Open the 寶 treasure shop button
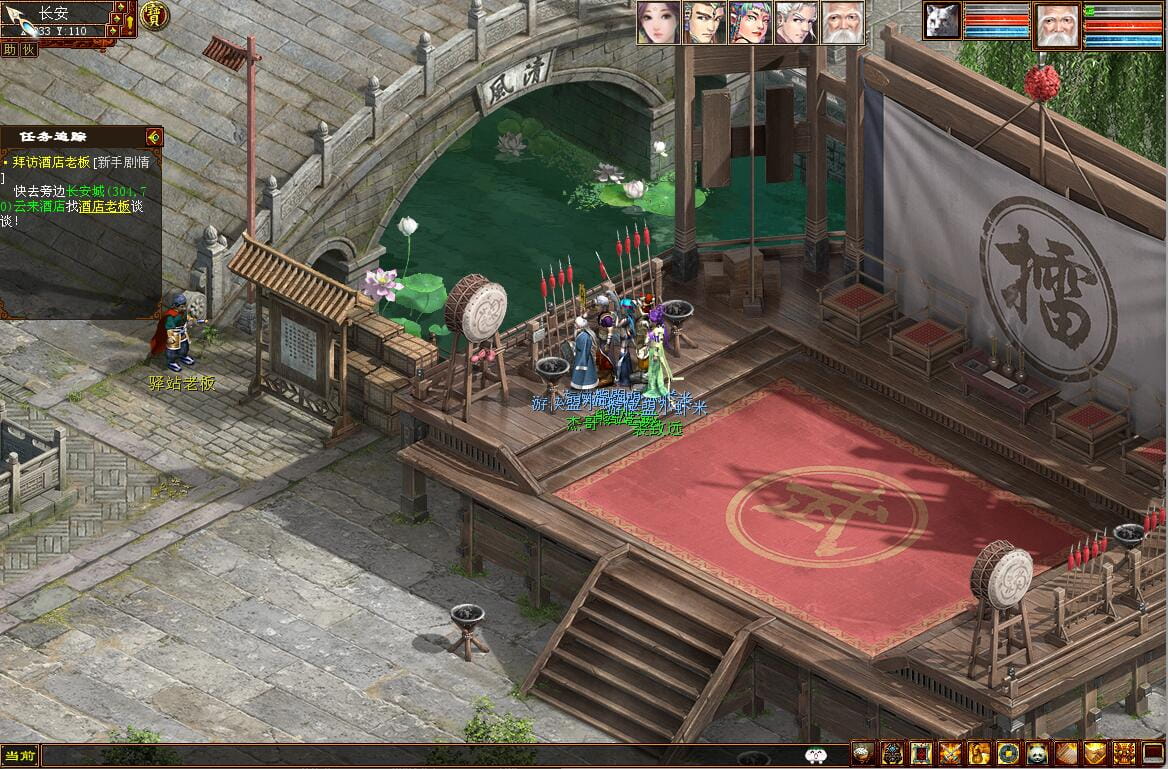1168x769 pixels. click(x=154, y=15)
